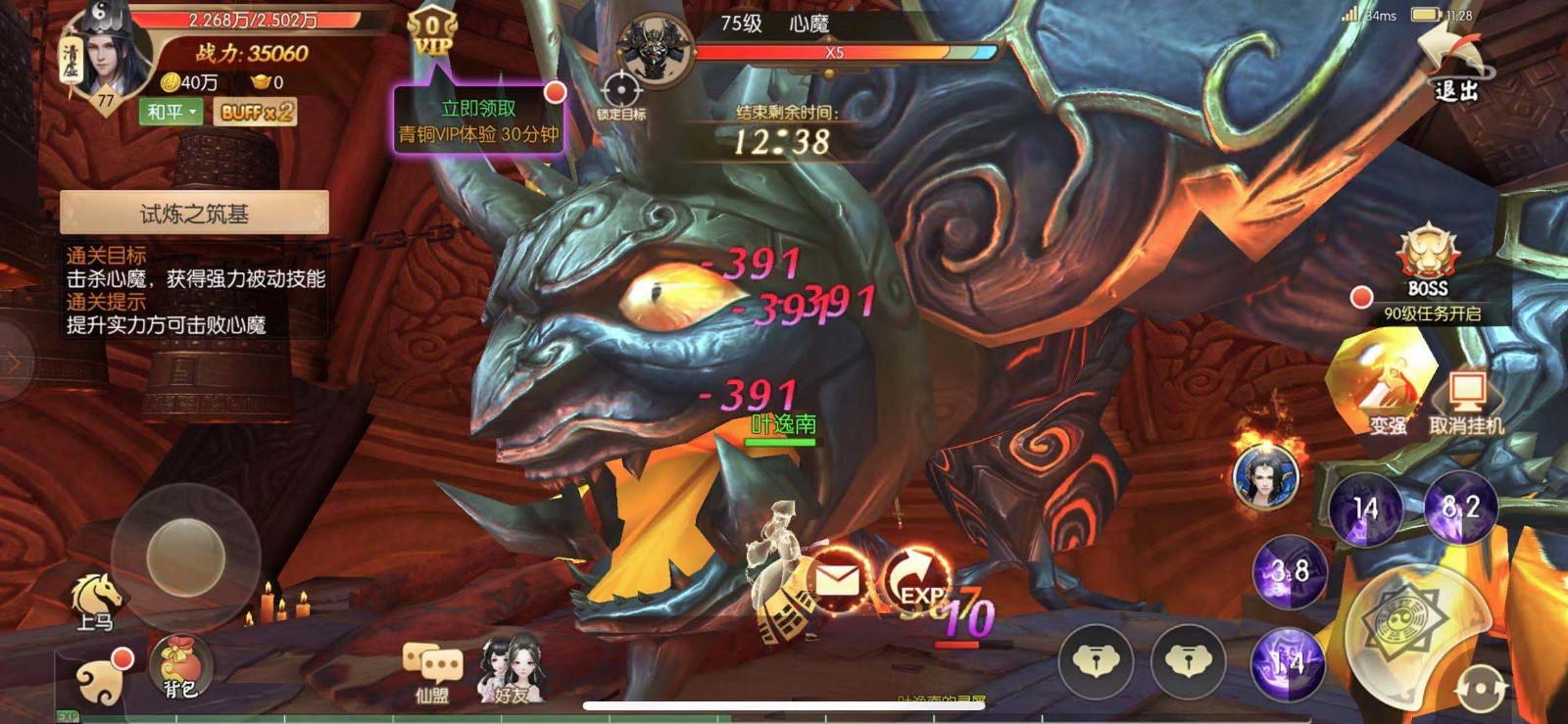This screenshot has width=1568, height=724.
Task: Toggle 取消挂机 auto-battle off
Action: click(1466, 402)
